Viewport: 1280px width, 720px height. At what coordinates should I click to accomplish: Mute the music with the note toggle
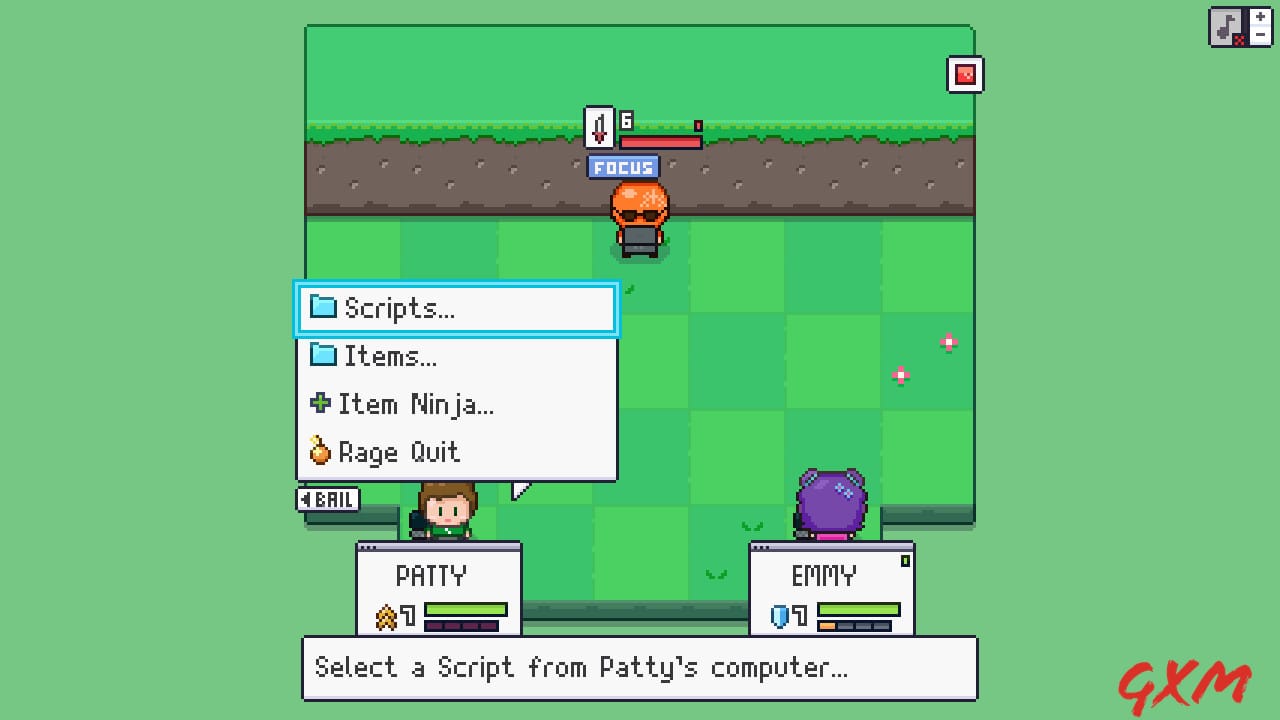[x=1224, y=26]
